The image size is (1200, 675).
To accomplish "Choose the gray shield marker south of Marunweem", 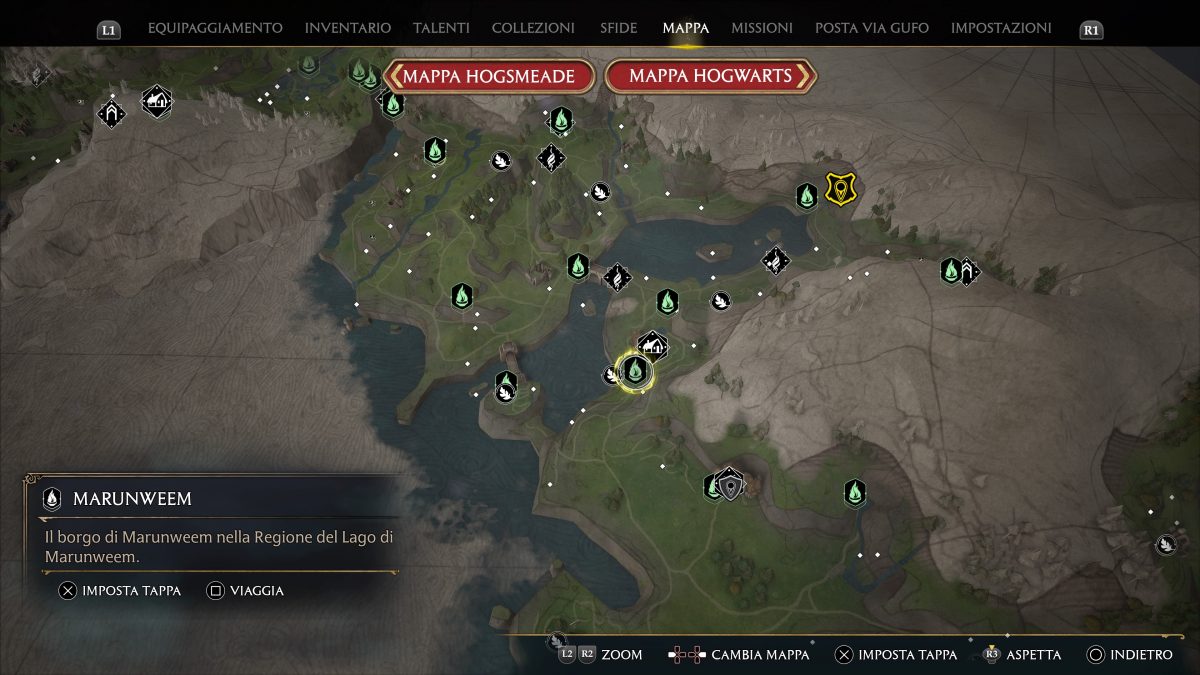I will tap(733, 486).
